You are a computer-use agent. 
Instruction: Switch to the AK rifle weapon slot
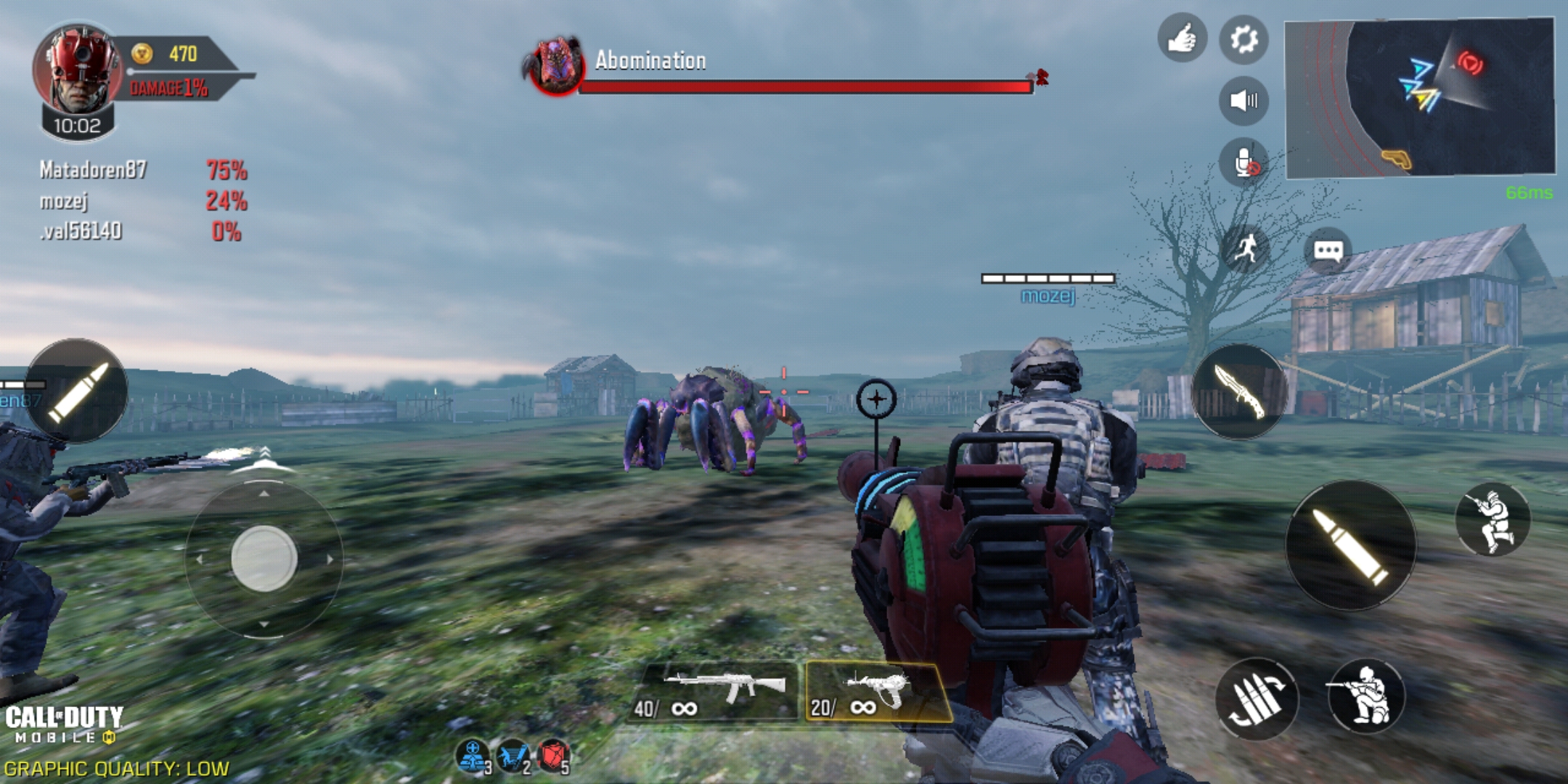tap(715, 693)
